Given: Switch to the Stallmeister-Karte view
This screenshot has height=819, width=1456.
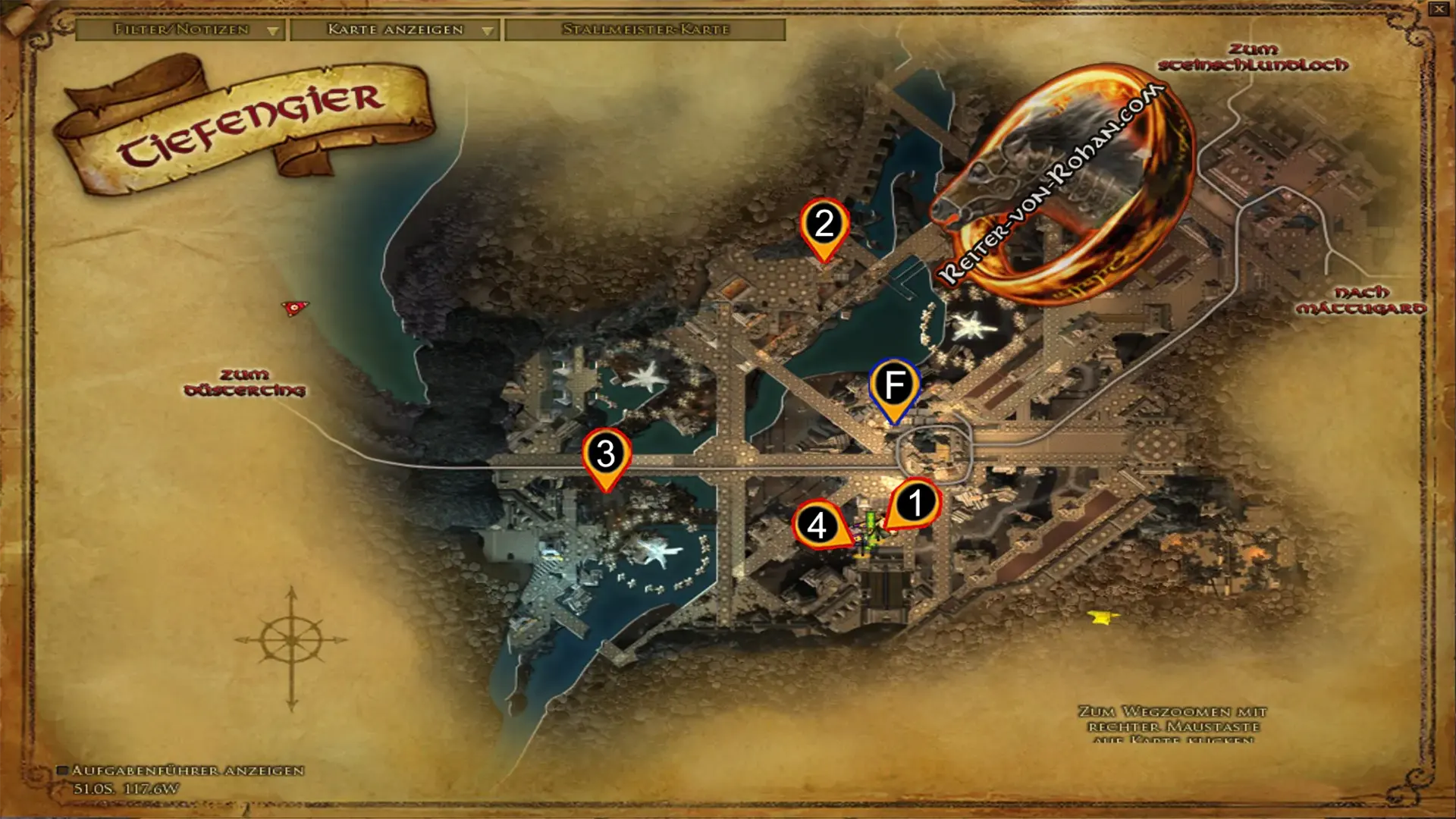Looking at the screenshot, I should pyautogui.click(x=645, y=31).
